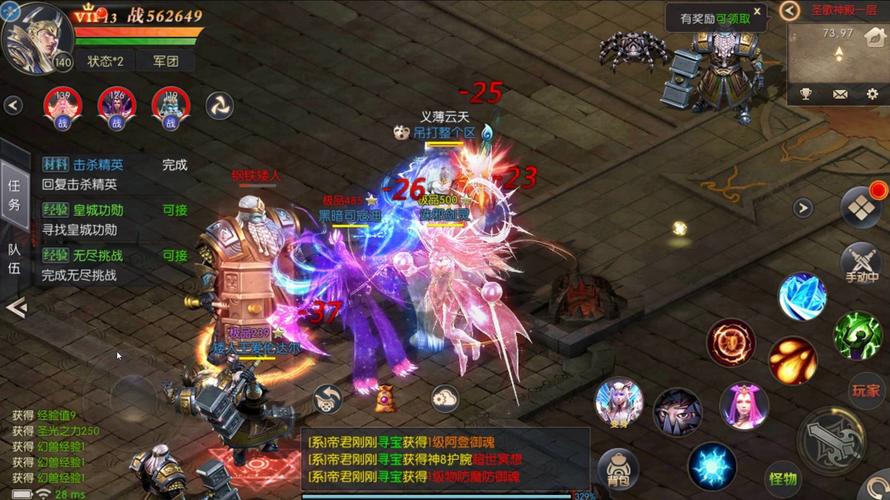Viewport: 890px width, 500px height.
Task: Activate the triple fireball skill
Action: click(792, 360)
